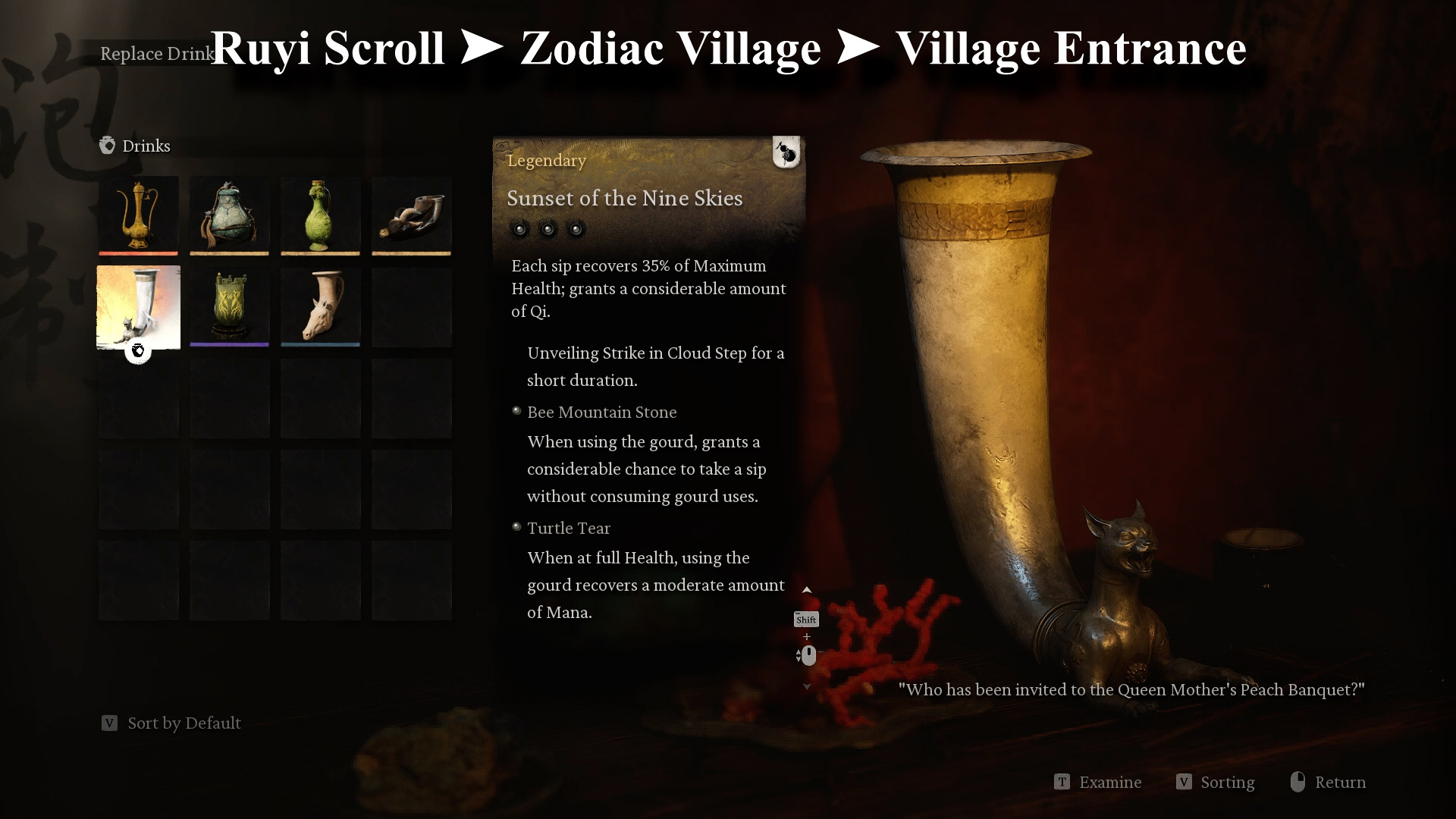Click the first soak socket under drink name
The width and height of the screenshot is (1456, 819).
tap(519, 228)
